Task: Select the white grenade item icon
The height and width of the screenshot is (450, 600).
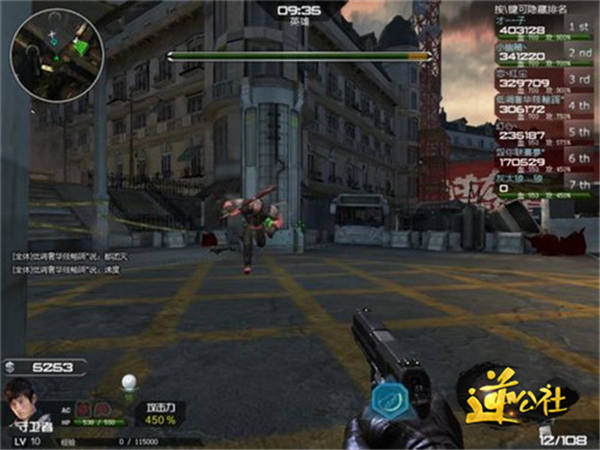Action: pyautogui.click(x=127, y=381)
